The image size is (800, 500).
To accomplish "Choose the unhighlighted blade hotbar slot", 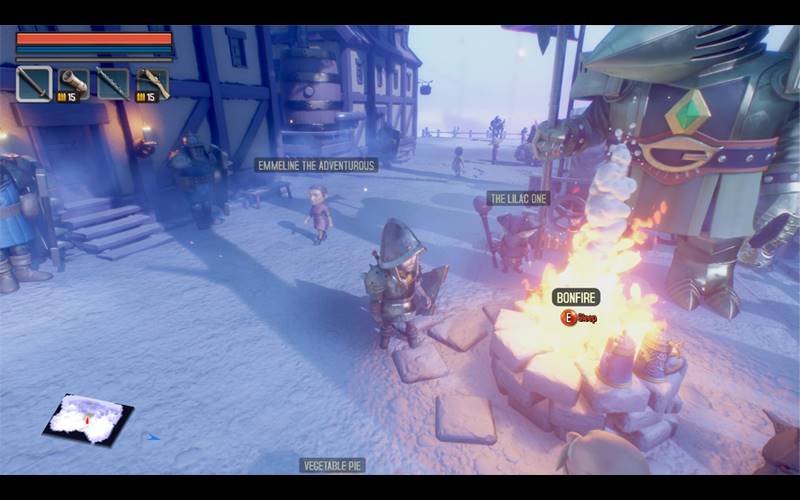I will pyautogui.click(x=113, y=84).
